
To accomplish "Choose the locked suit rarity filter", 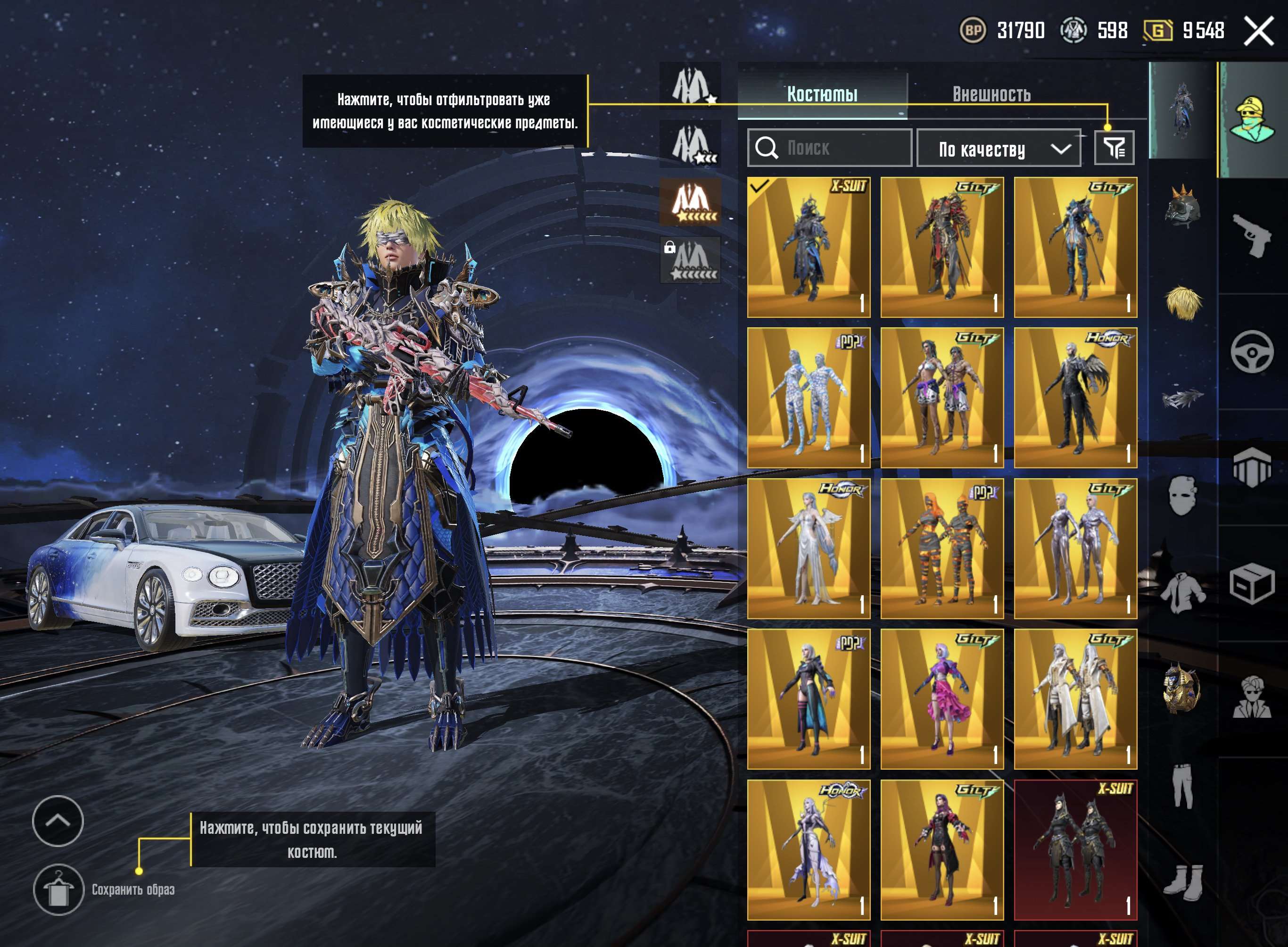I will [x=690, y=261].
